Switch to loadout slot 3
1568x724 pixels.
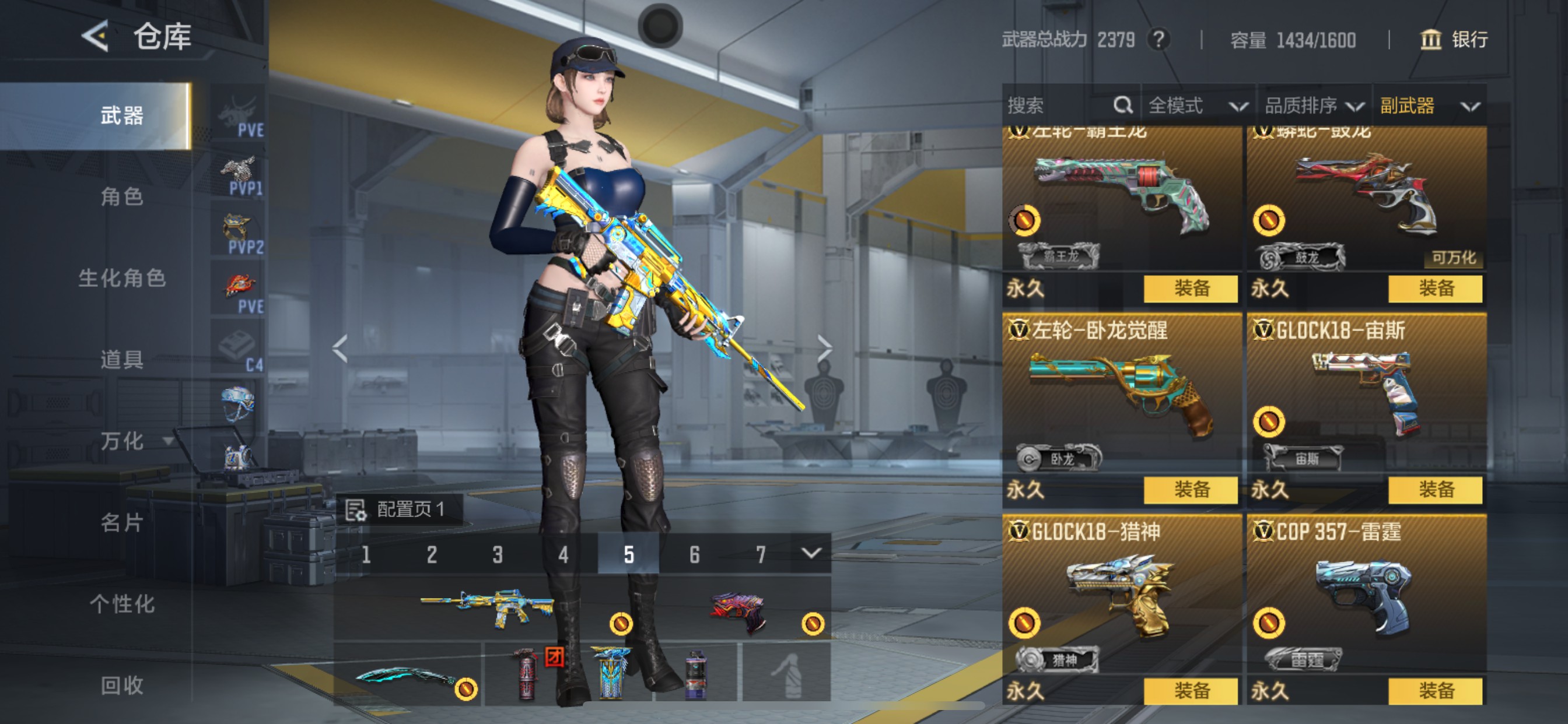498,554
